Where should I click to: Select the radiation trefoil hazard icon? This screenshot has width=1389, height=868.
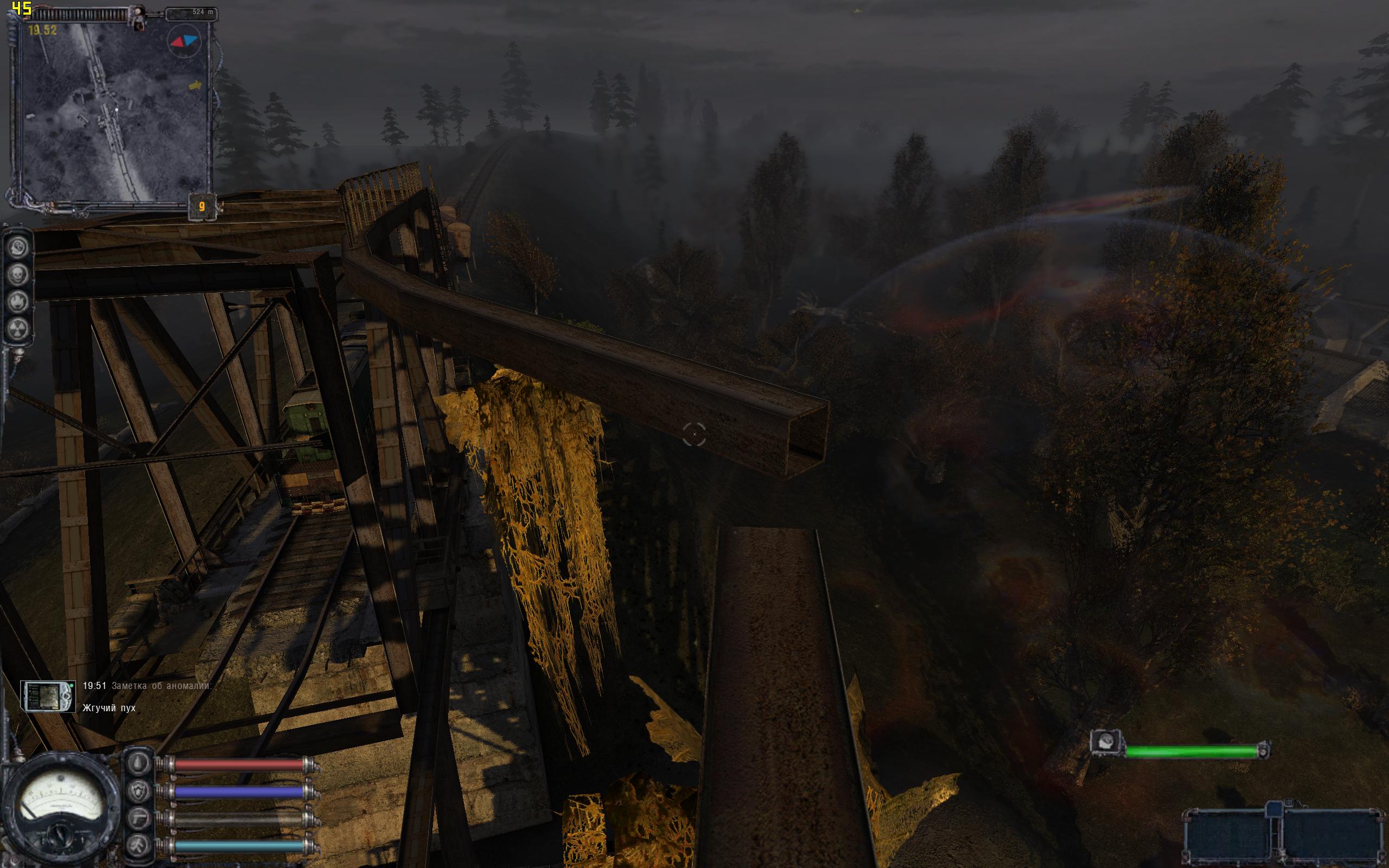(18, 328)
